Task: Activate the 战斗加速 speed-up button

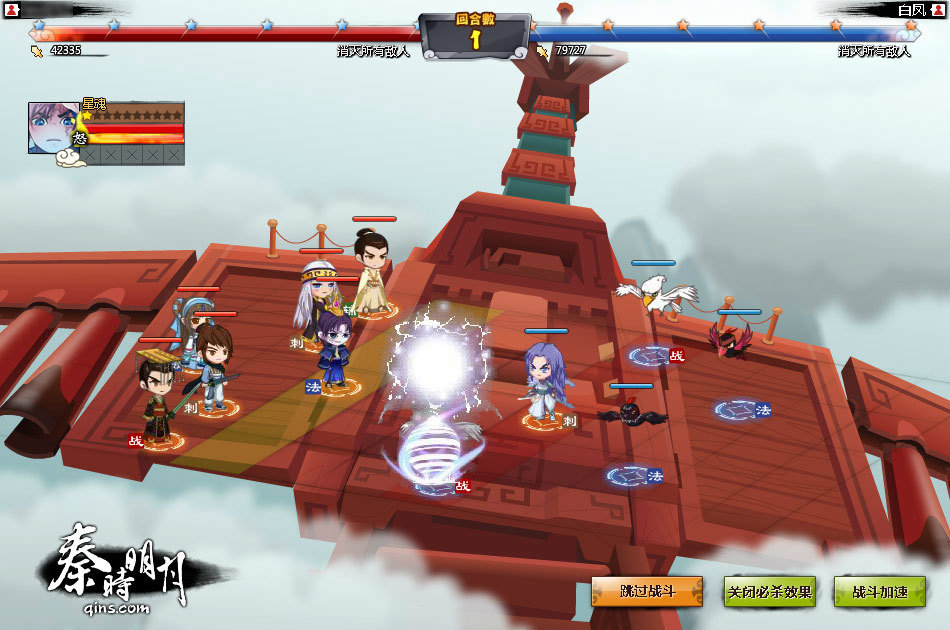Action: 880,591
